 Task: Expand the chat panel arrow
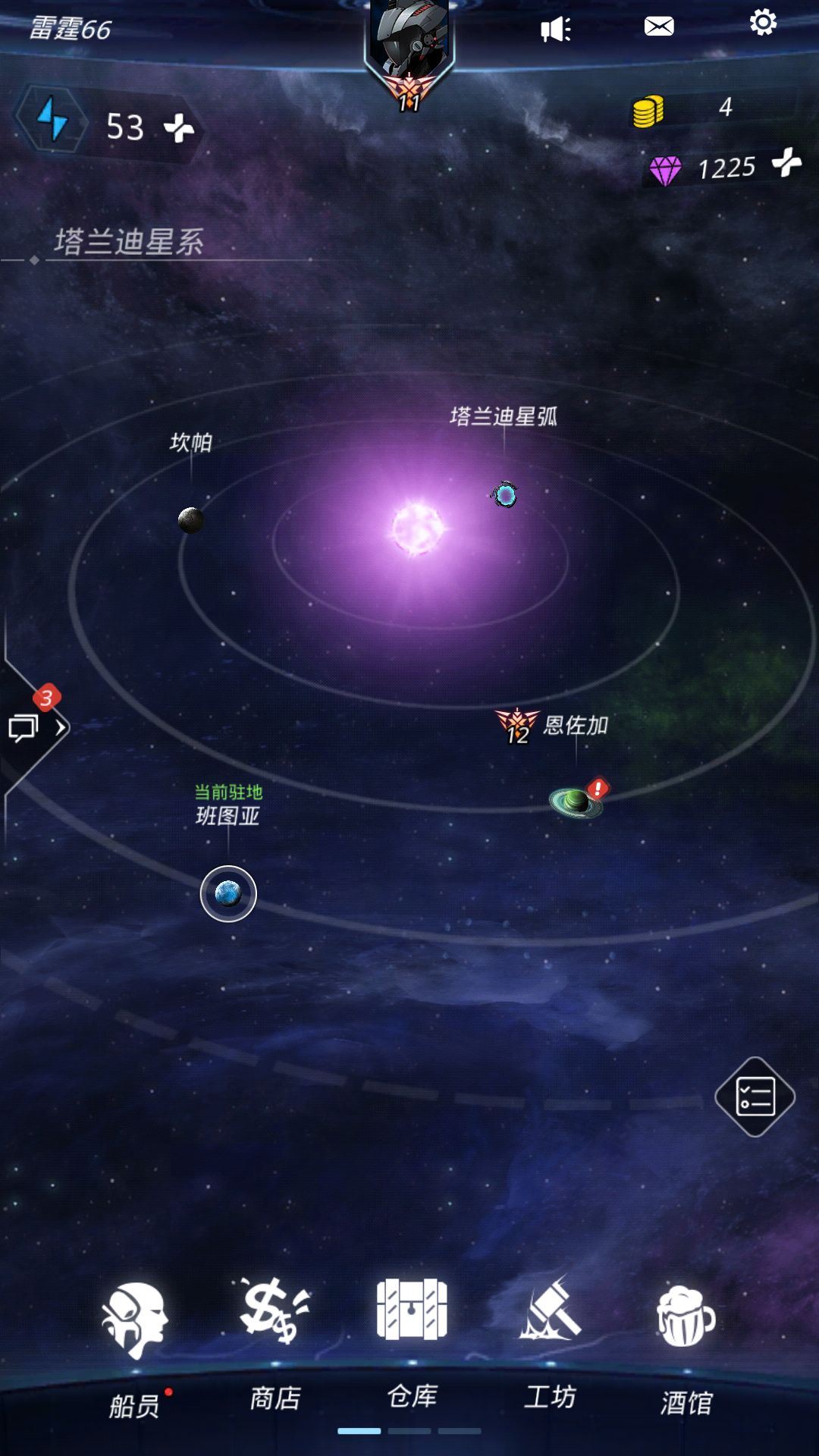(61, 727)
